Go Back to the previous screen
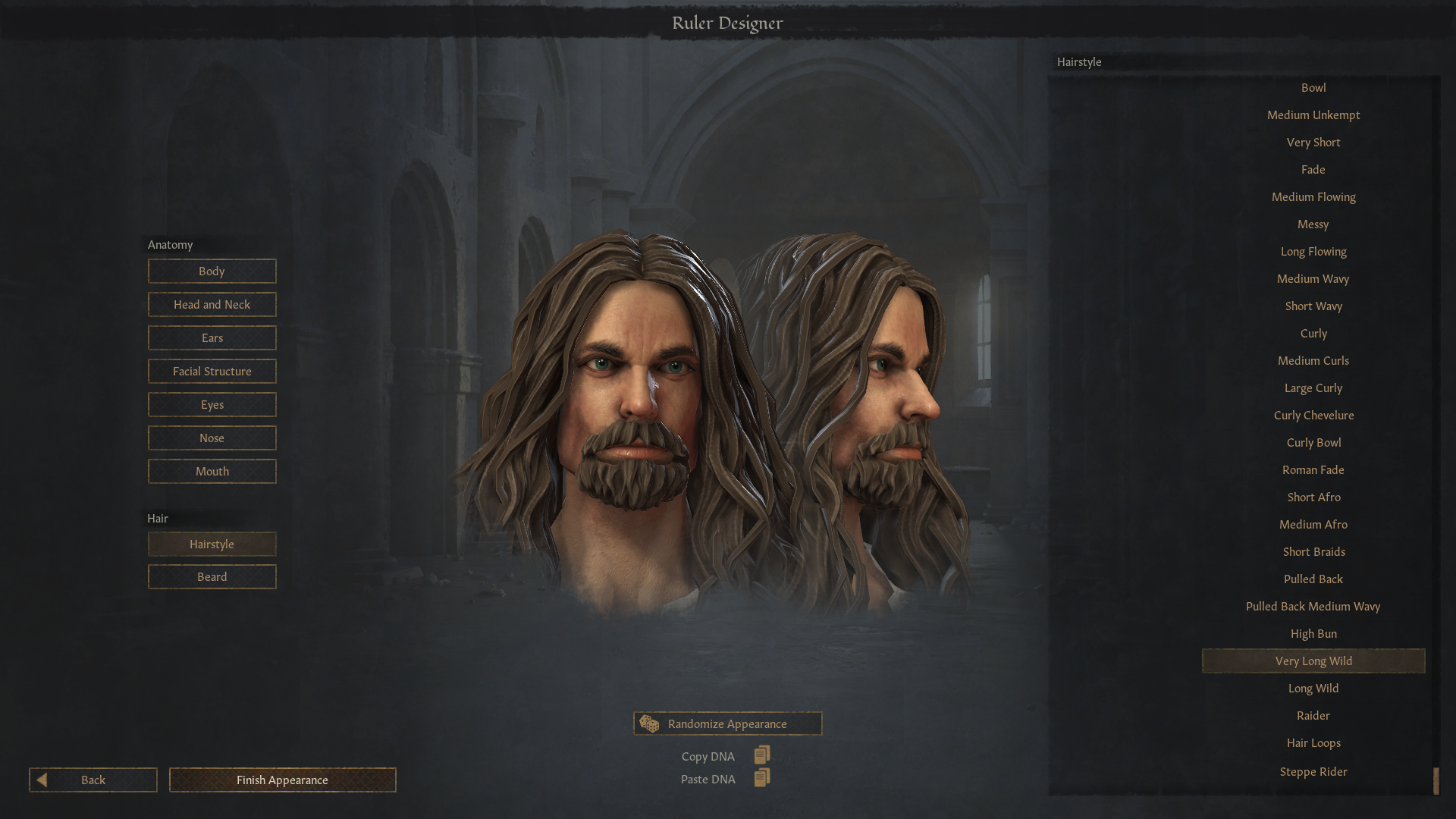This screenshot has height=819, width=1456. click(x=93, y=780)
